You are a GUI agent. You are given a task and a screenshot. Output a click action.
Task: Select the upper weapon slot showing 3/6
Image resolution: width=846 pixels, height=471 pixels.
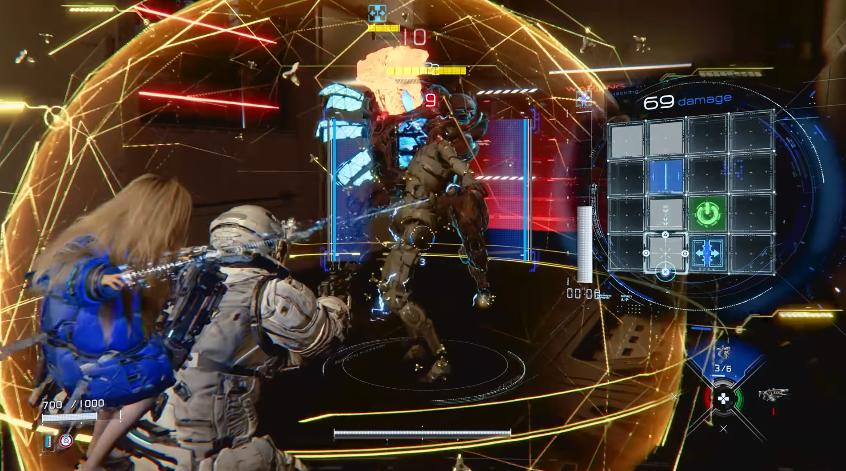(722, 354)
